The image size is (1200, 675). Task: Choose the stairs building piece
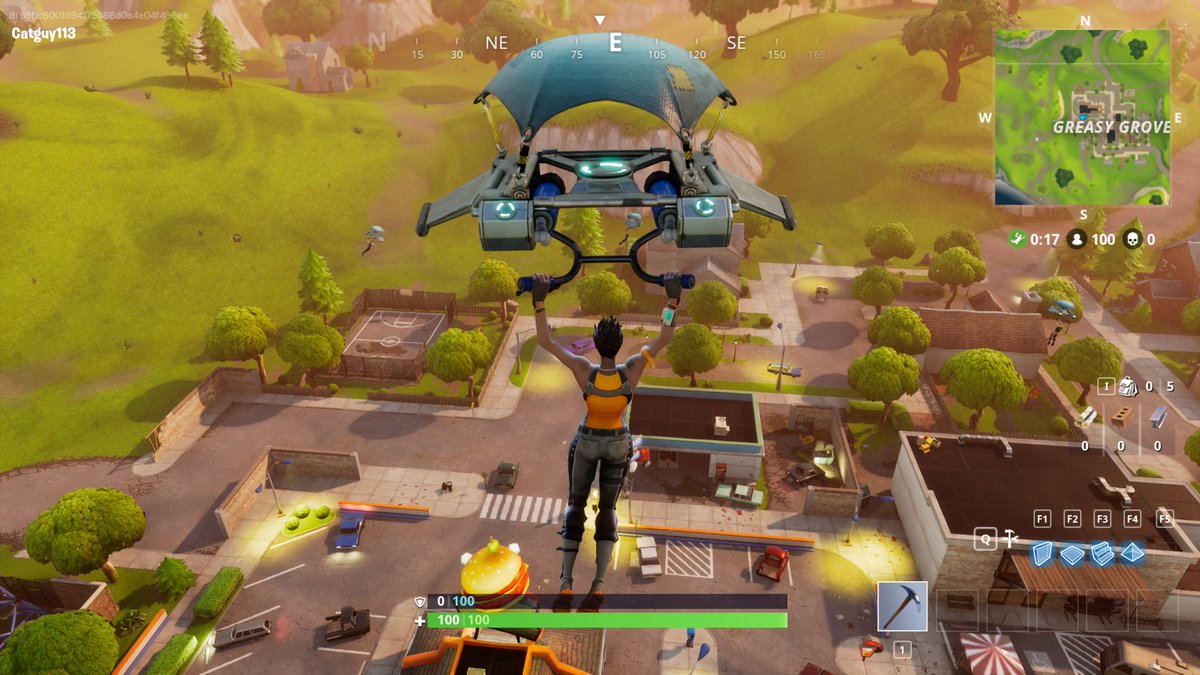coord(1102,553)
